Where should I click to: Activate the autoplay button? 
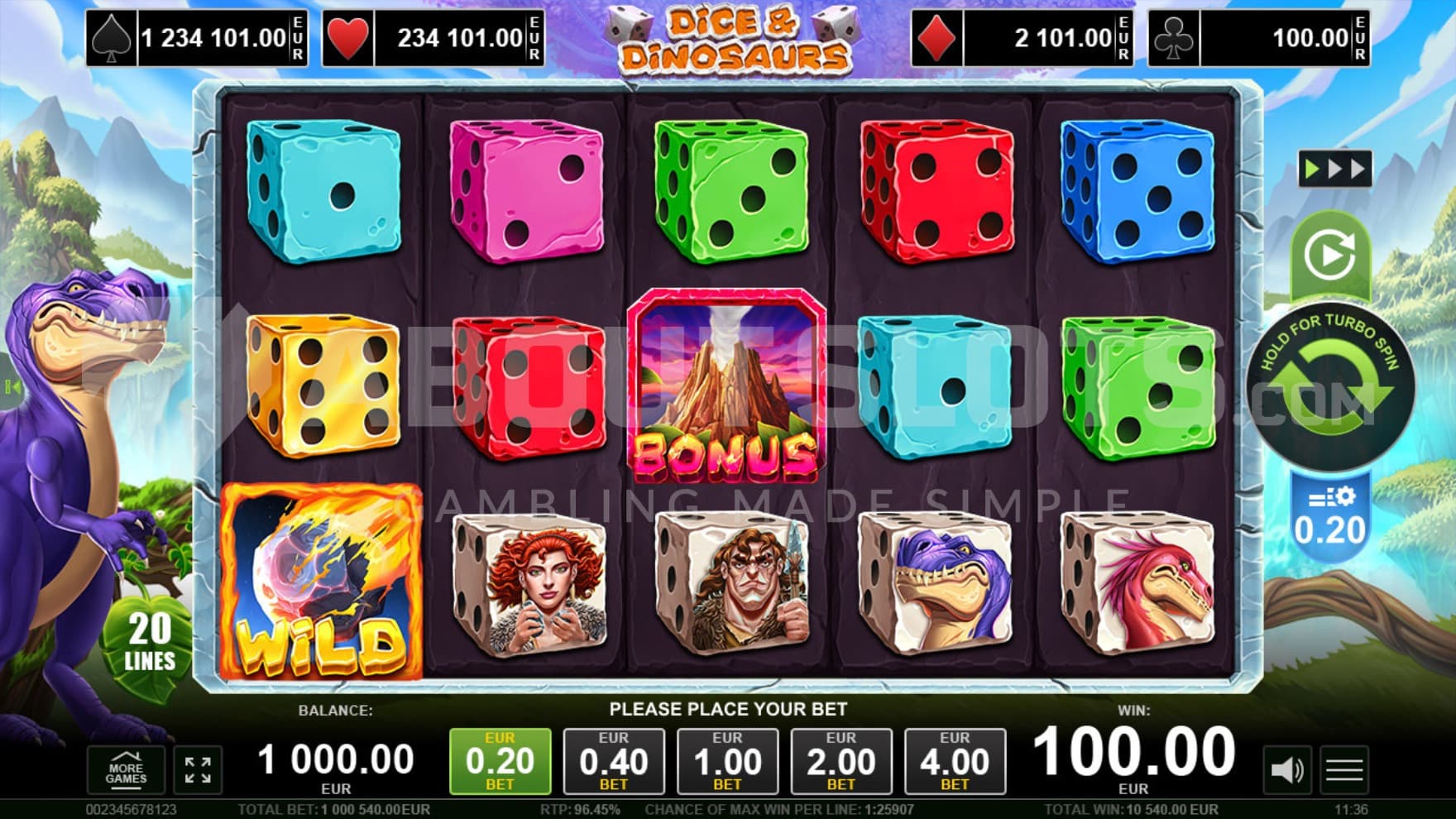1329,256
